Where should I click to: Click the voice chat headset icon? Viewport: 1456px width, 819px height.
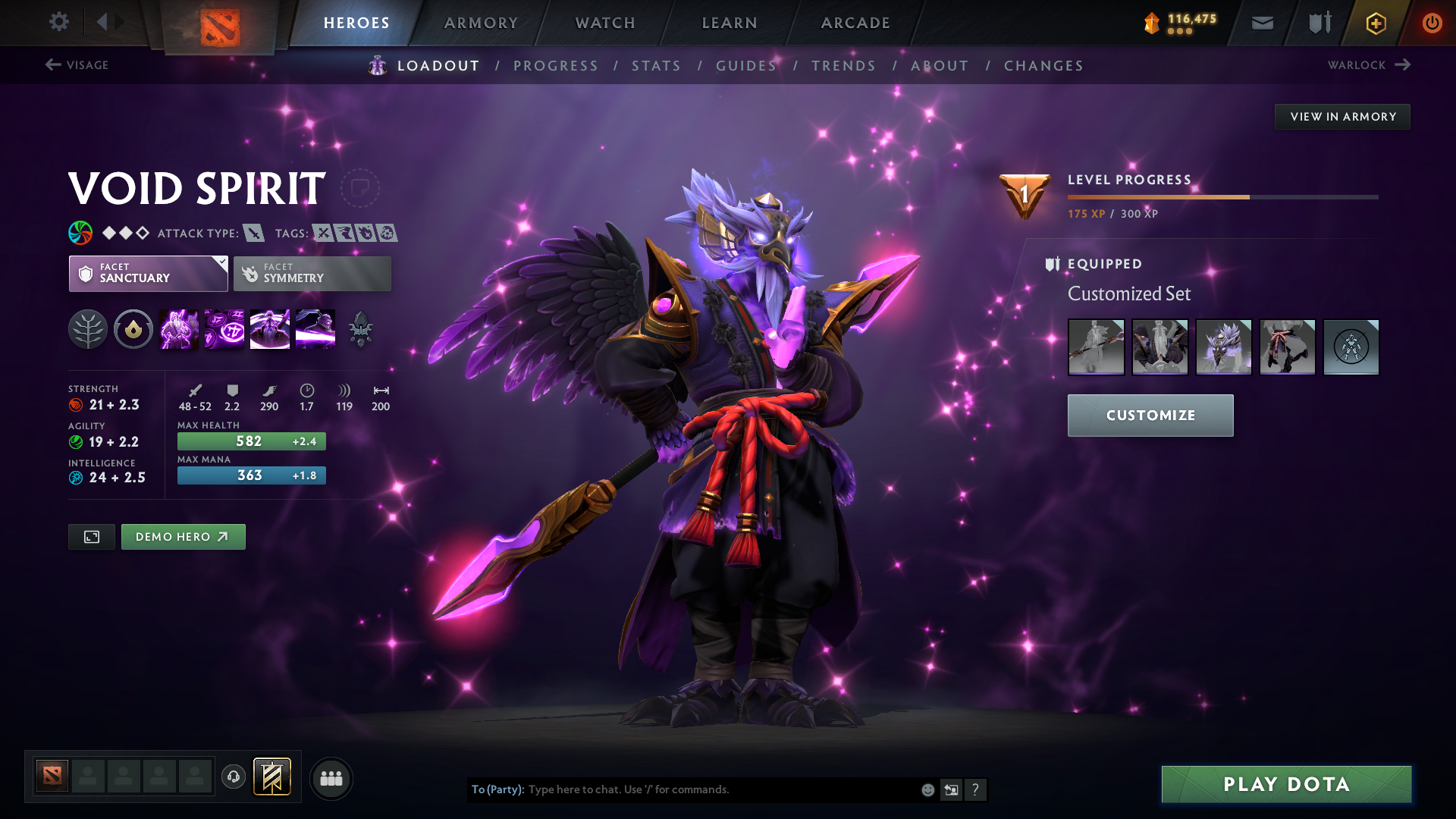(x=233, y=777)
